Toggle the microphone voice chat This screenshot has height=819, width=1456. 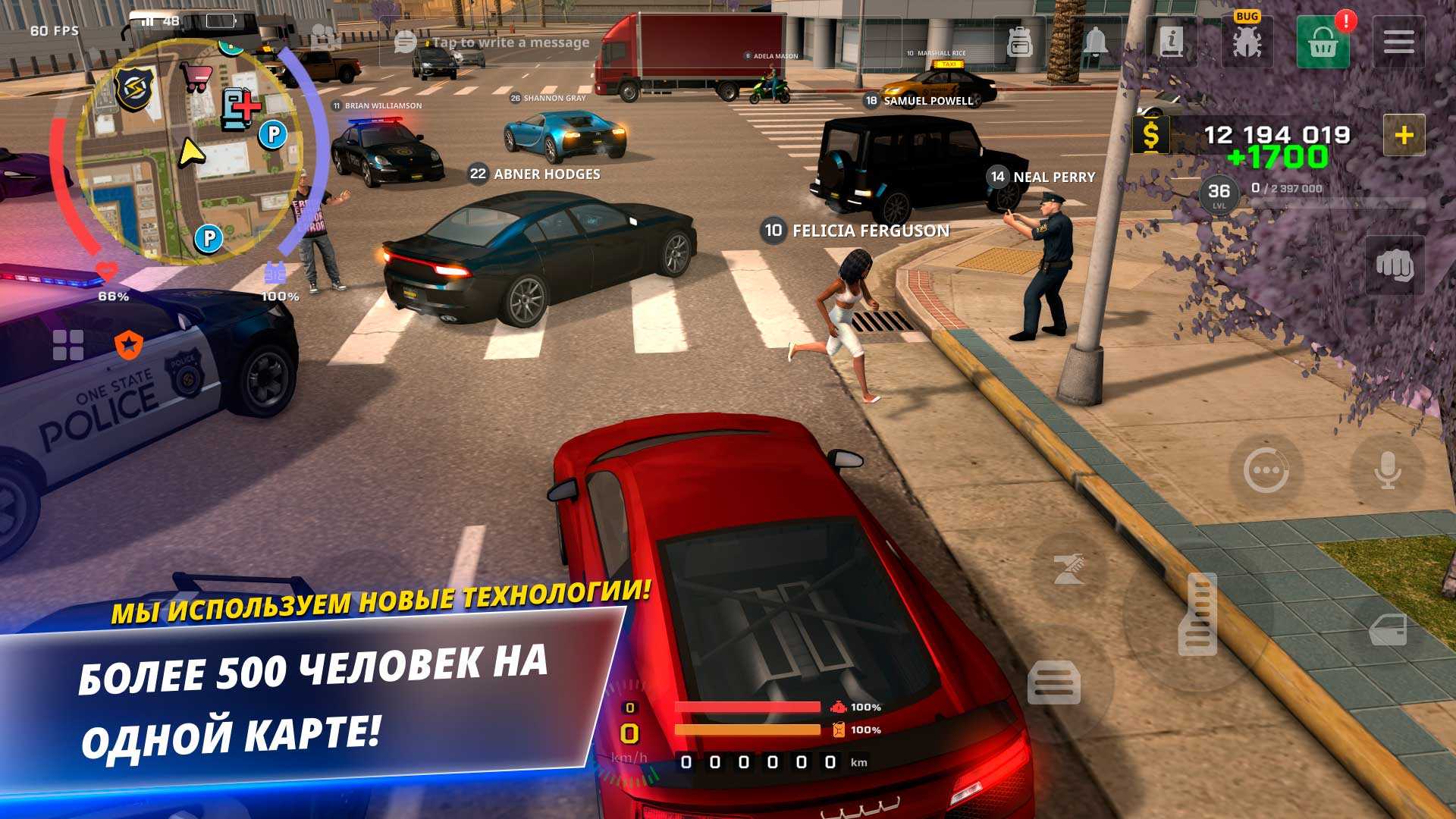[x=1388, y=471]
